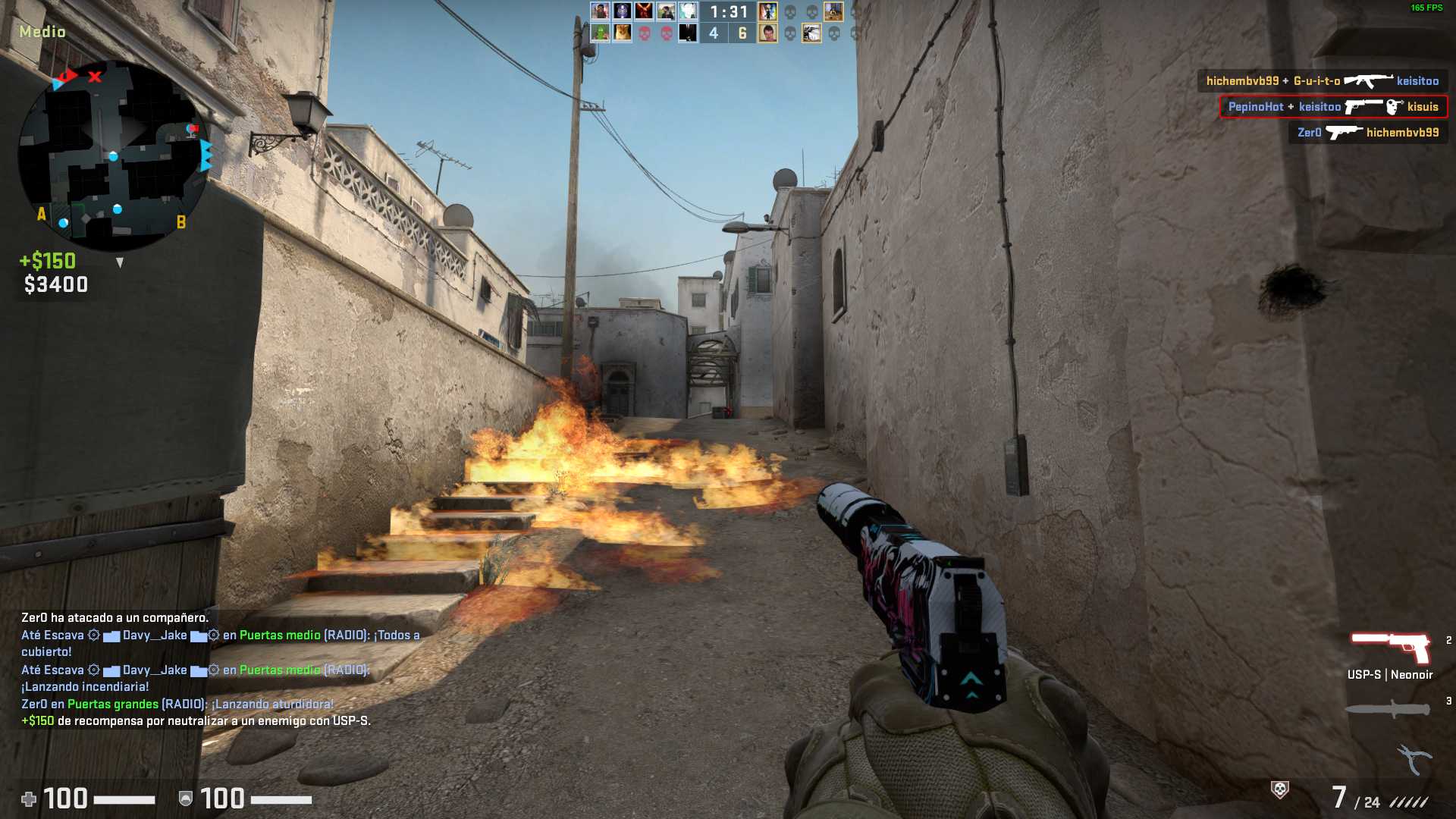Click Zer0's flashbang radio chat message
The image size is (1456, 819).
177,704
